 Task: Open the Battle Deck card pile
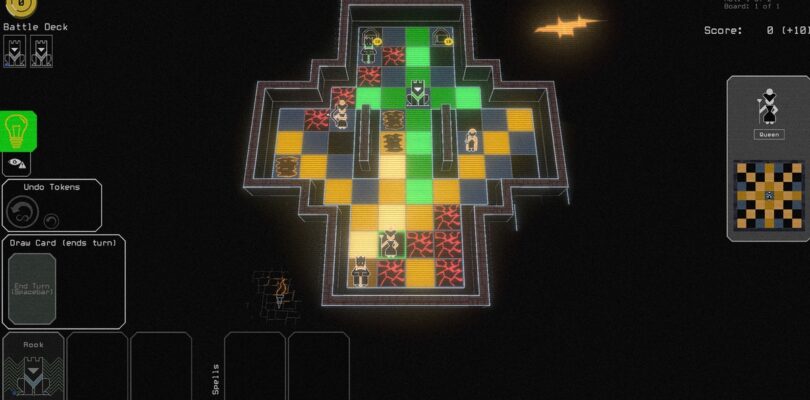click(28, 51)
